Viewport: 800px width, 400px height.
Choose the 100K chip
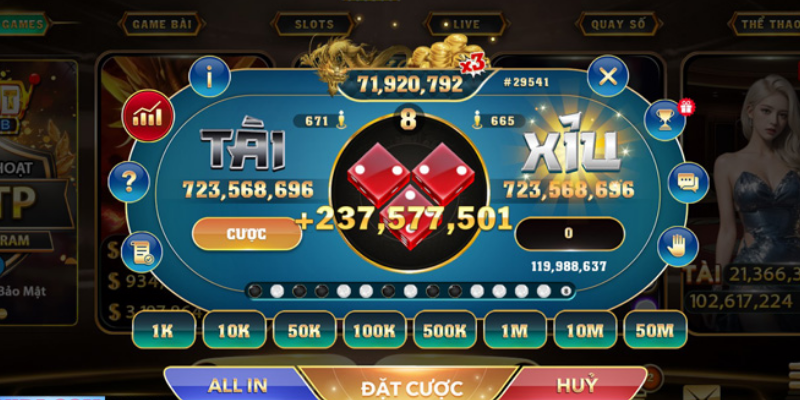(x=375, y=329)
